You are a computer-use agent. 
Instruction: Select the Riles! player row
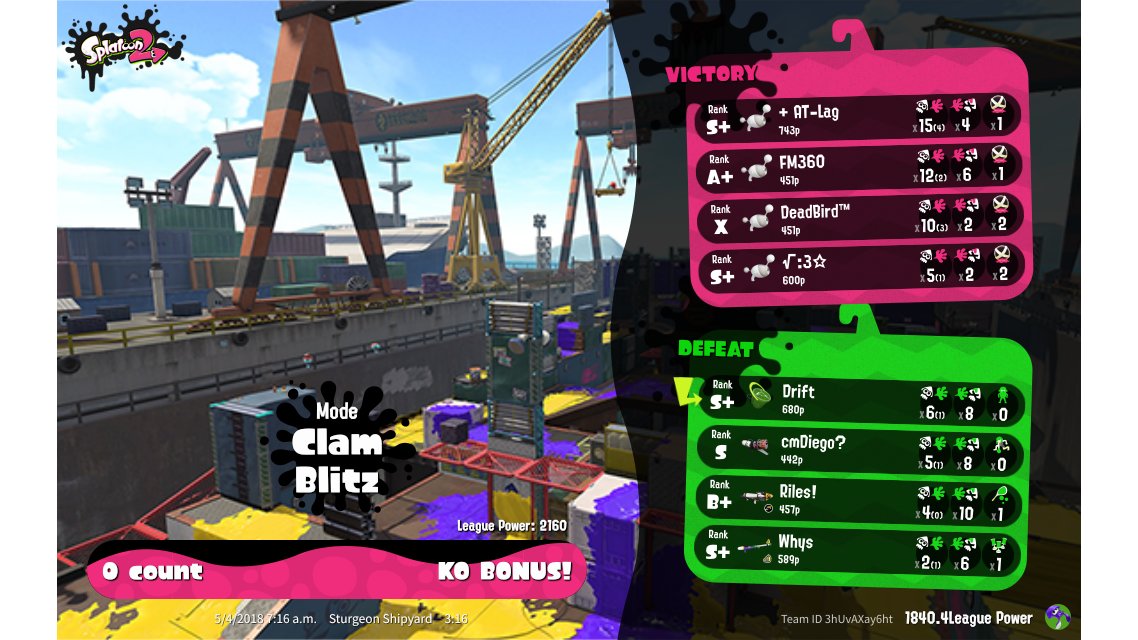point(858,498)
